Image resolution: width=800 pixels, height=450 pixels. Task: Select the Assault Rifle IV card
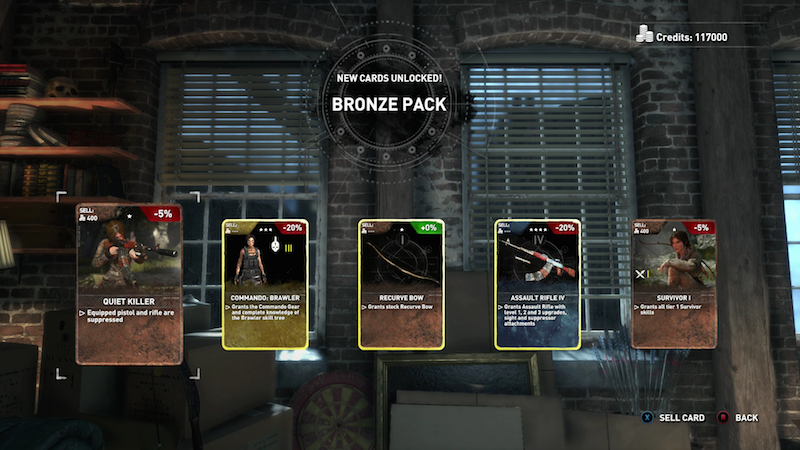pos(537,284)
